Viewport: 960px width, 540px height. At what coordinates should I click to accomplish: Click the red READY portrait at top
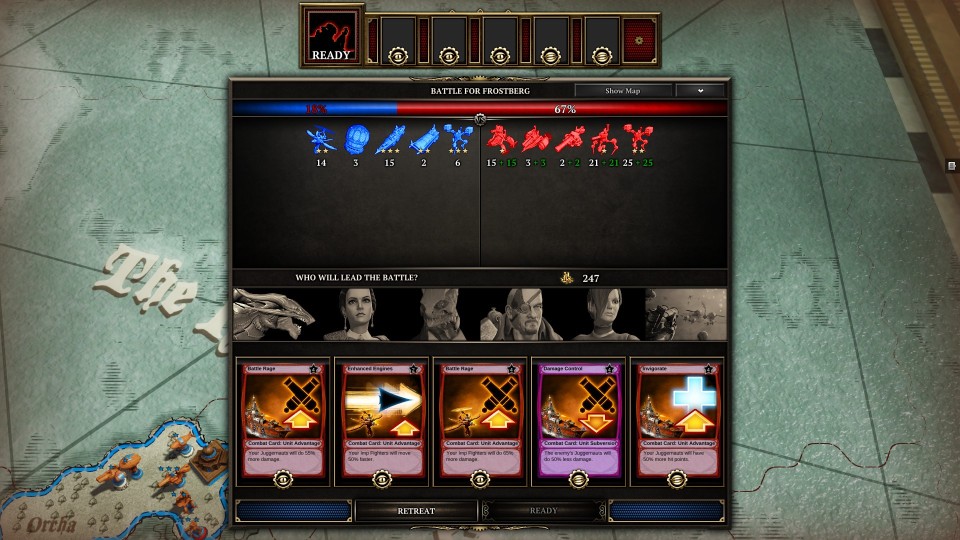click(x=331, y=37)
